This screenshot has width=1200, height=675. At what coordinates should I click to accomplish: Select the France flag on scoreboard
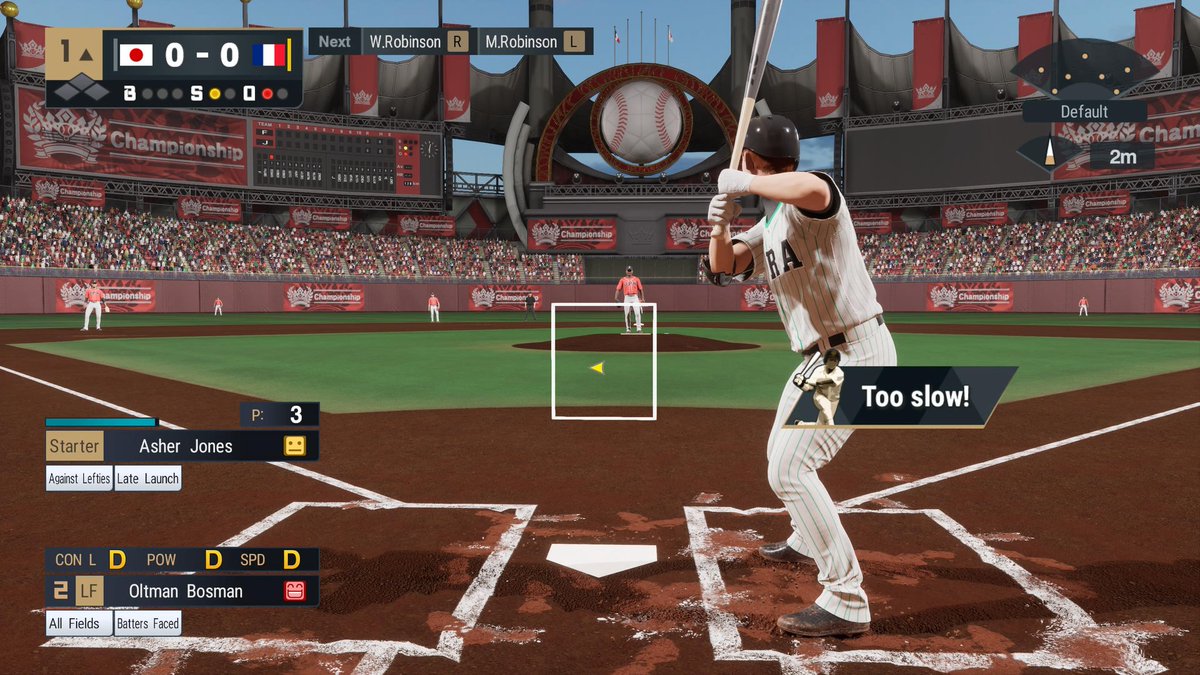click(x=269, y=55)
